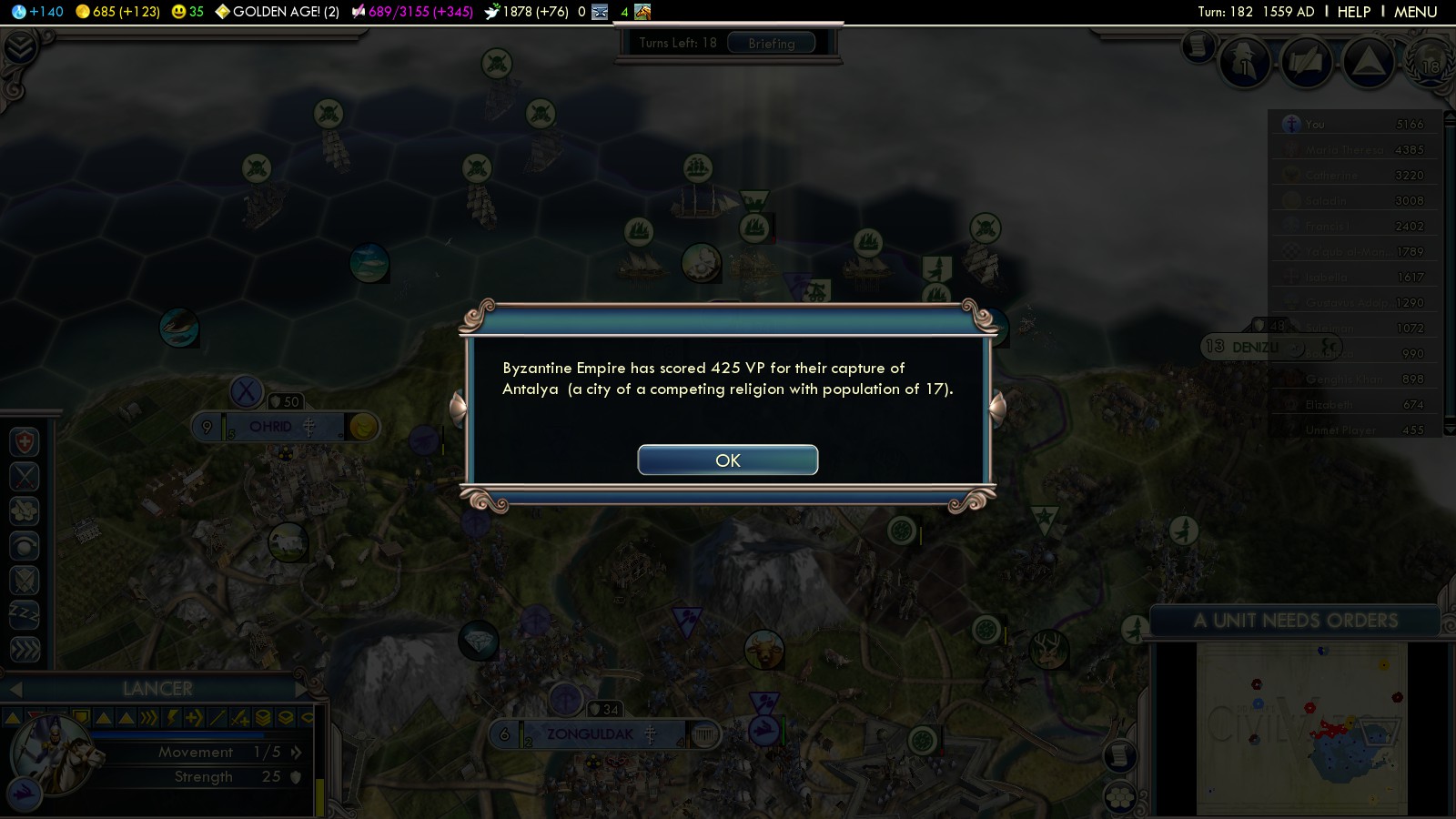Click the Lancer unit portrait
1456x819 pixels.
click(x=53, y=753)
